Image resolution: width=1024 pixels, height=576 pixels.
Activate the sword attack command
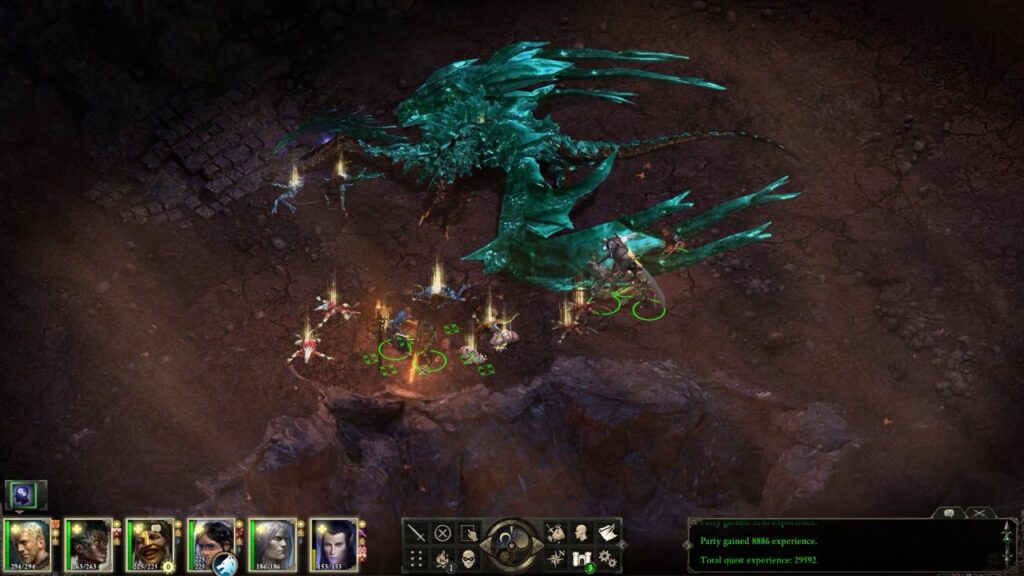click(417, 533)
